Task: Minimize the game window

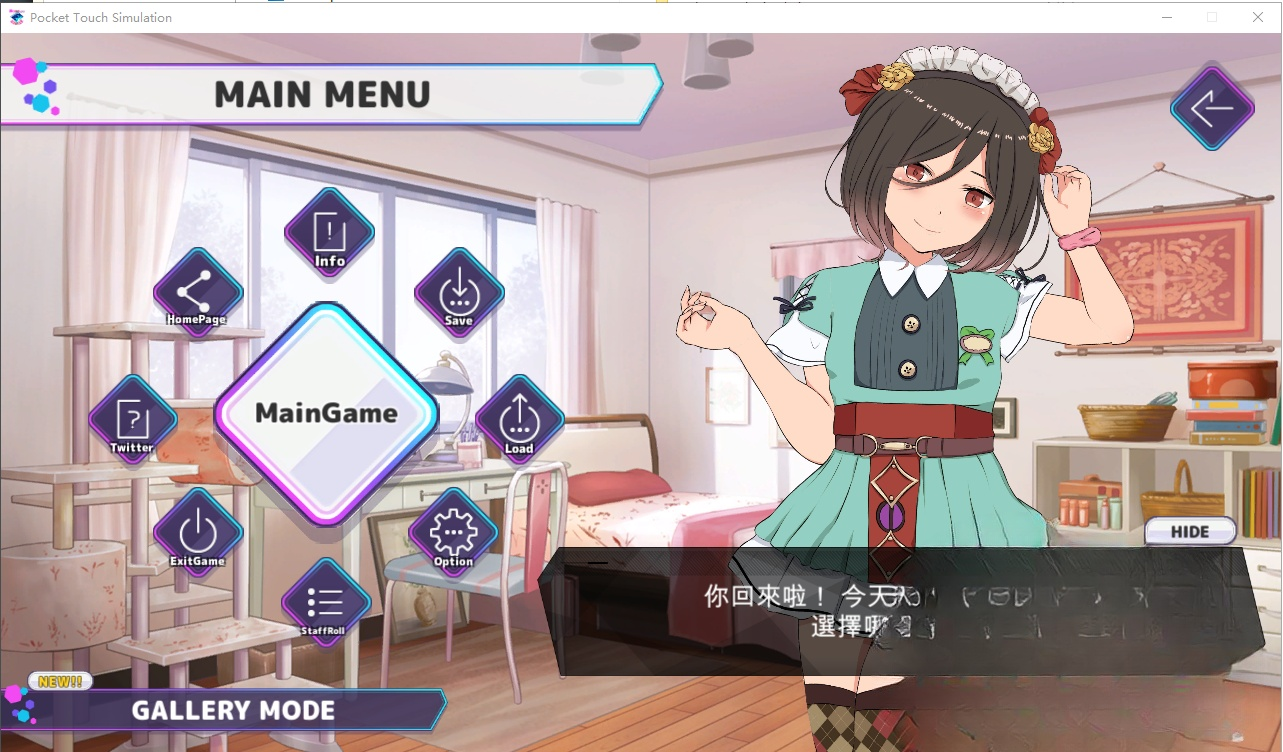Action: [1166, 17]
